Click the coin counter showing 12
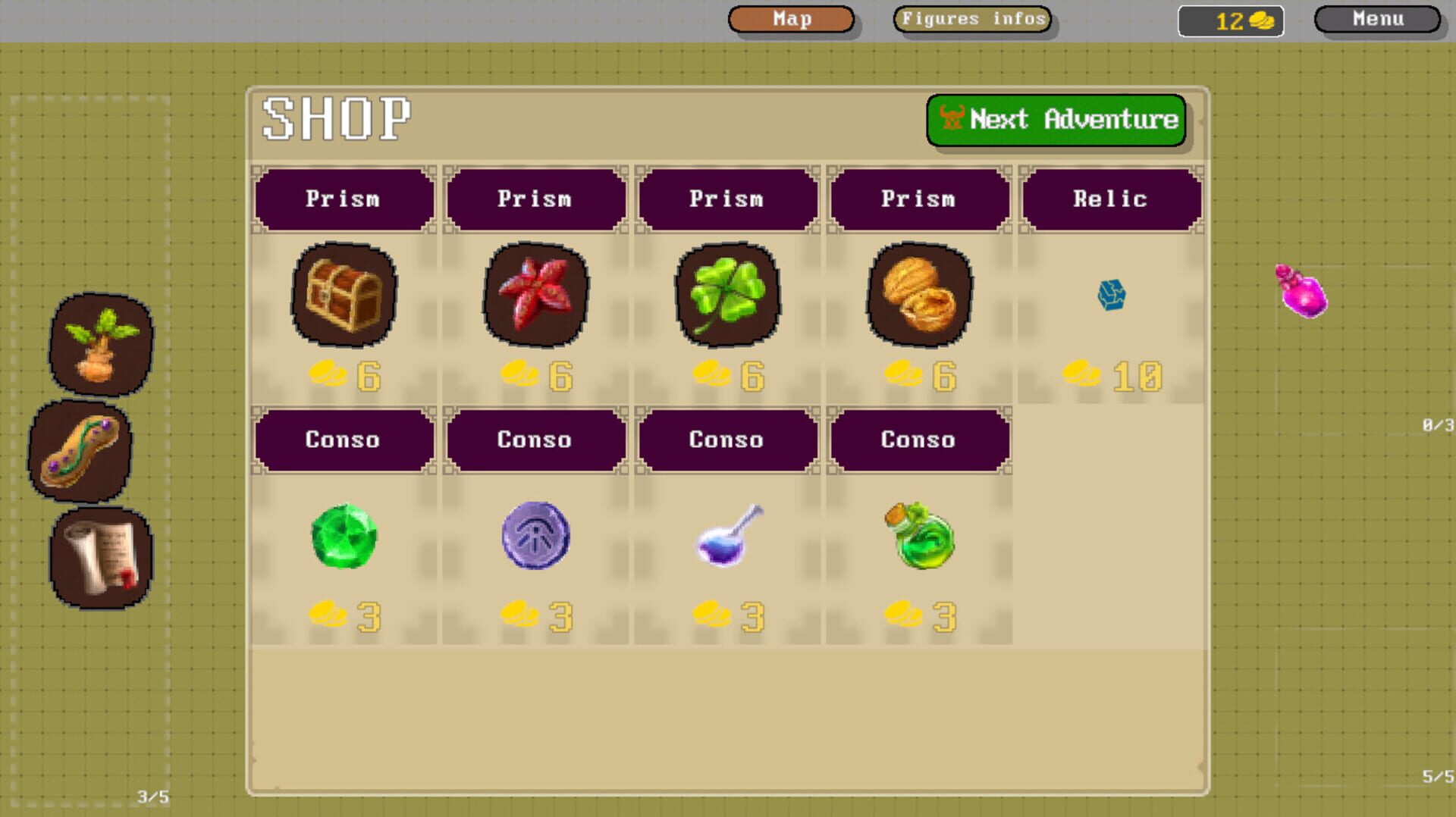The image size is (1456, 817). tap(1230, 20)
